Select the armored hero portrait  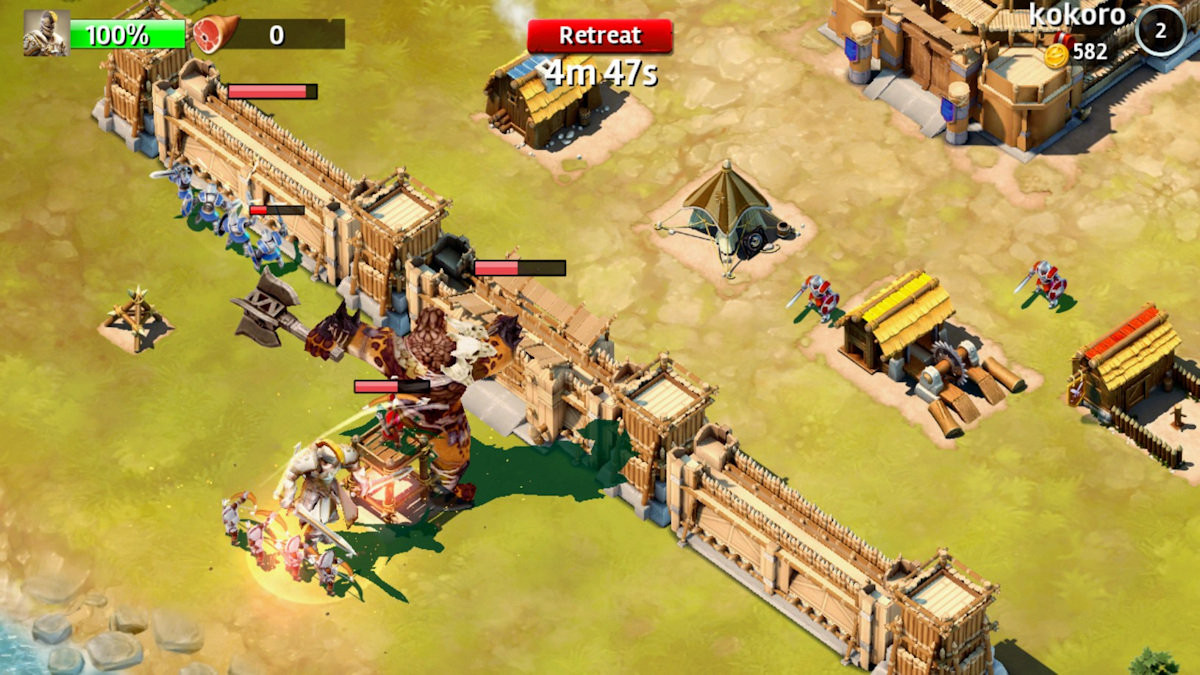(46, 34)
